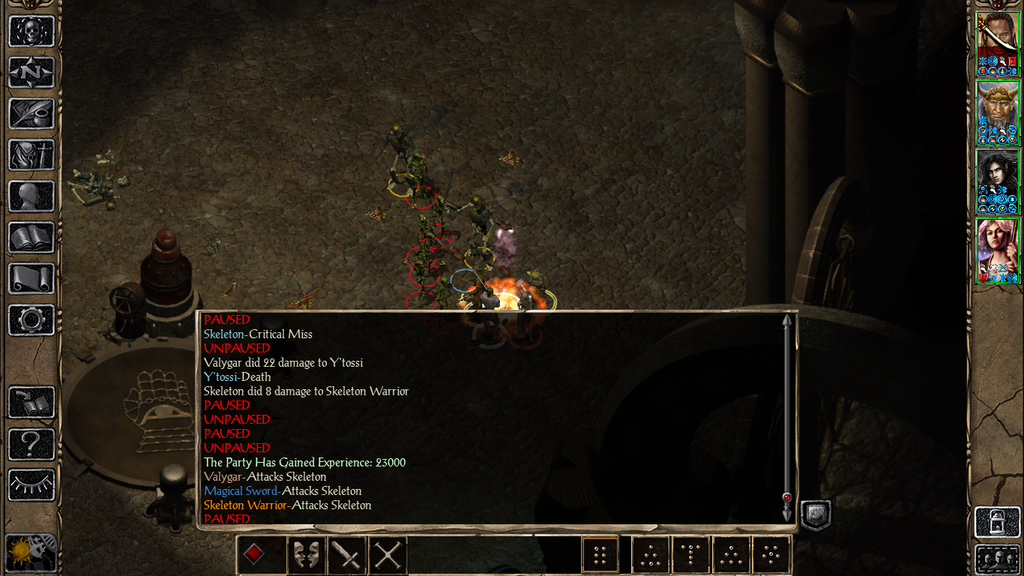The image size is (1024, 576).
Task: Select the top party member portrait
Action: [x=997, y=43]
